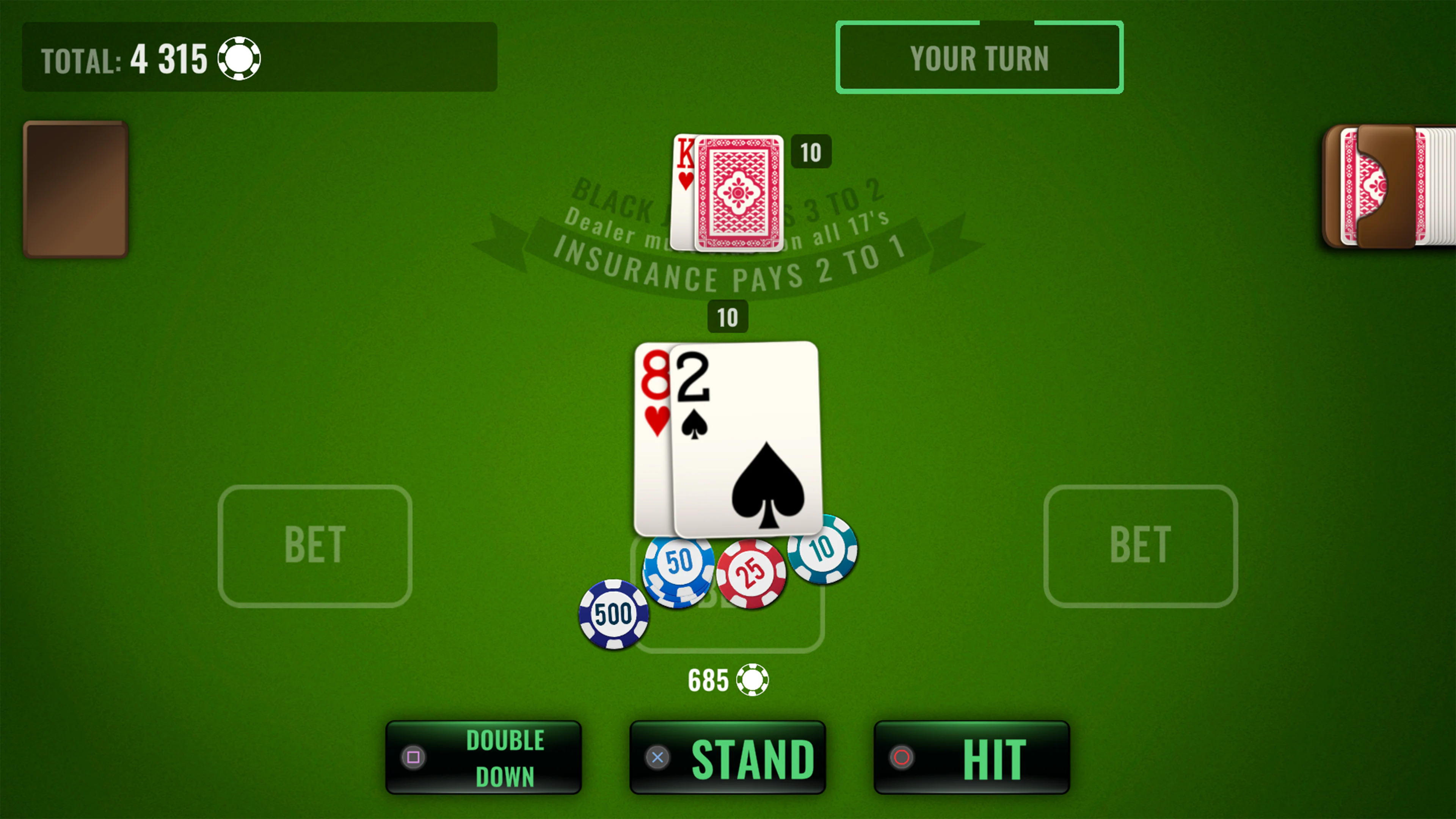Click the X PlayStation button icon on Stand
This screenshot has width=1456, height=819.
click(x=657, y=758)
